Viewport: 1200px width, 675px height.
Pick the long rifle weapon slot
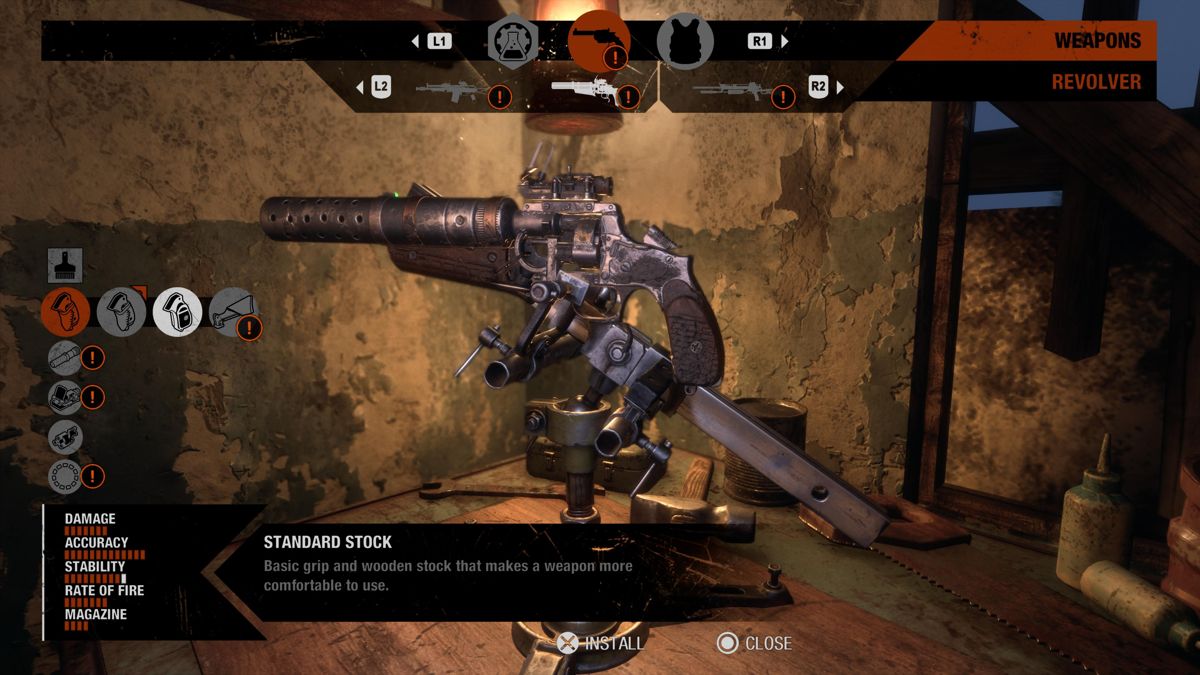pyautogui.click(x=732, y=92)
